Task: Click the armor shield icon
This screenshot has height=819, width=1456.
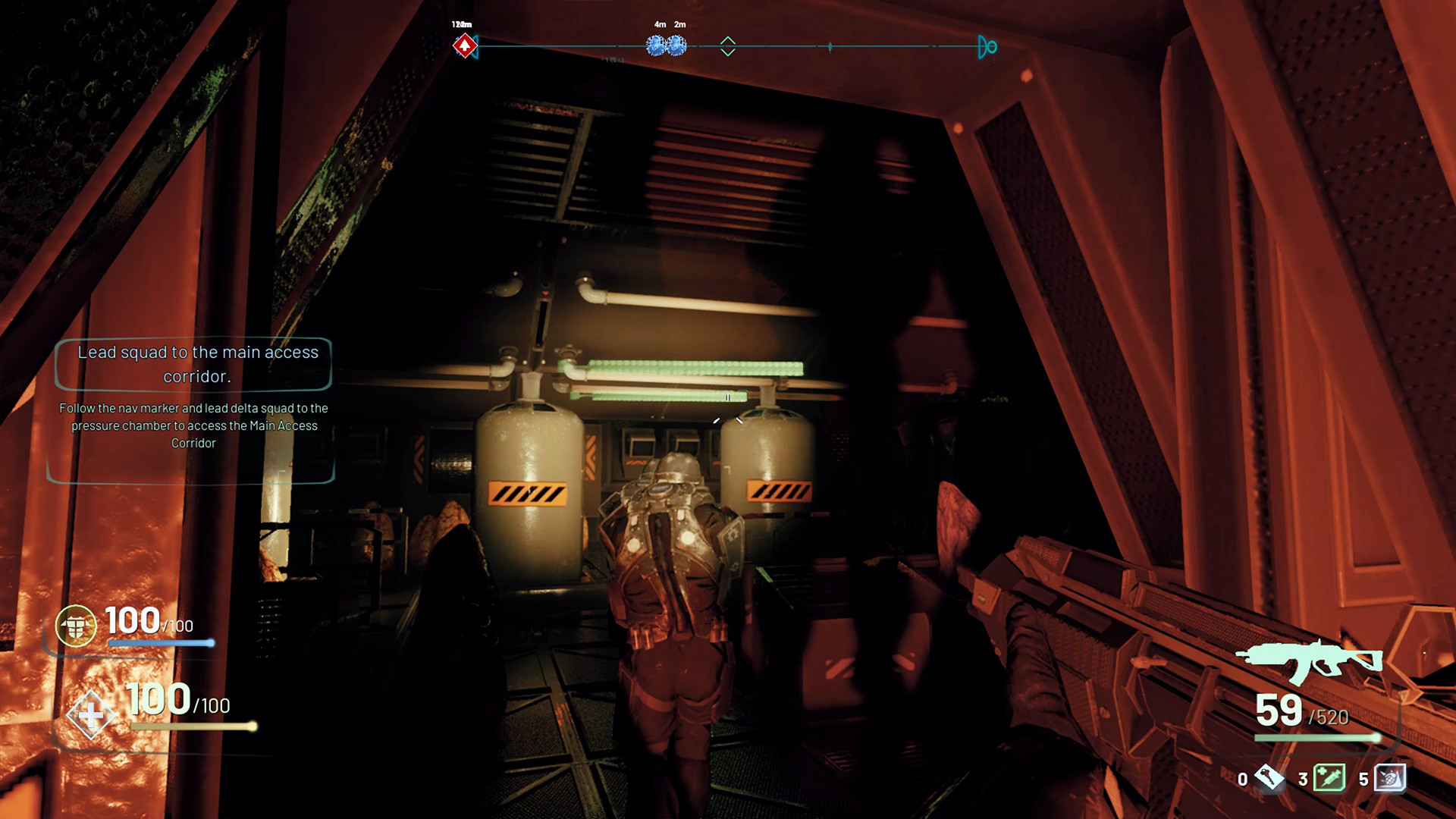Action: click(76, 626)
